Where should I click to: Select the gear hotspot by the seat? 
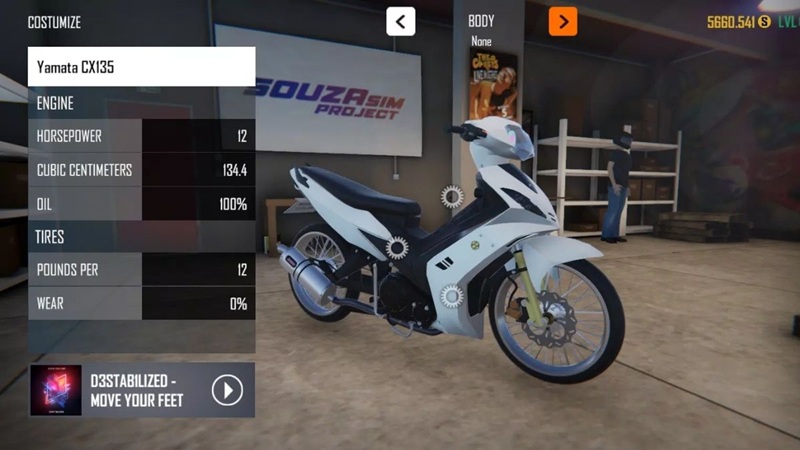(x=397, y=246)
